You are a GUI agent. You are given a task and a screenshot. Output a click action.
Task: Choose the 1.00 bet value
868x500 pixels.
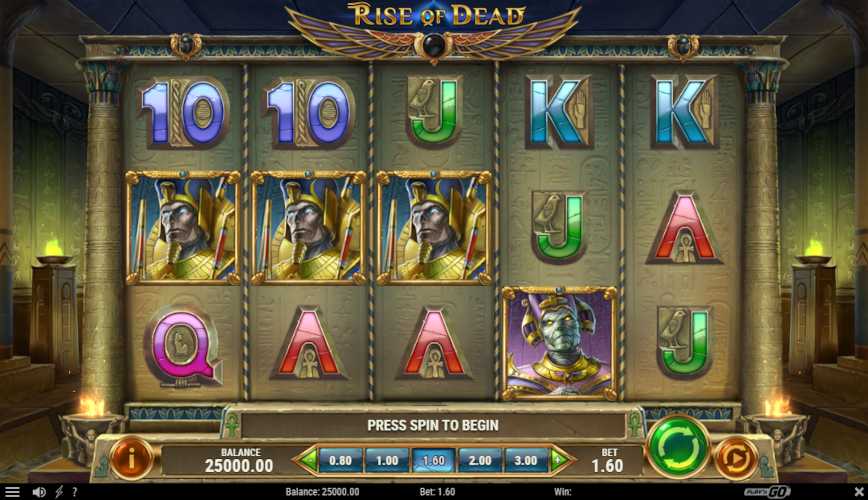click(386, 461)
